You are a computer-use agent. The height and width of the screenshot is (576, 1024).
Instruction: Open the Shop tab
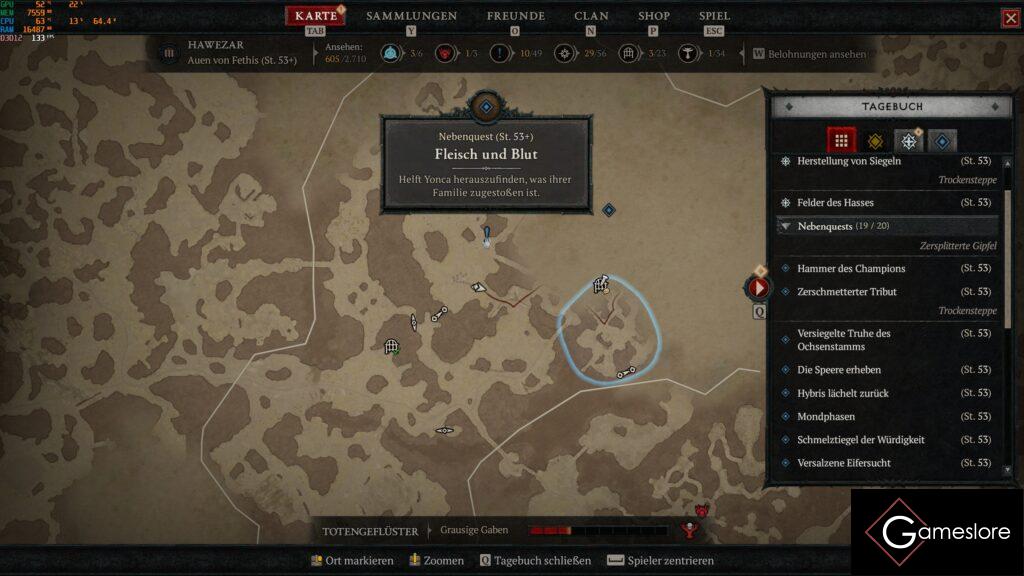tap(654, 16)
